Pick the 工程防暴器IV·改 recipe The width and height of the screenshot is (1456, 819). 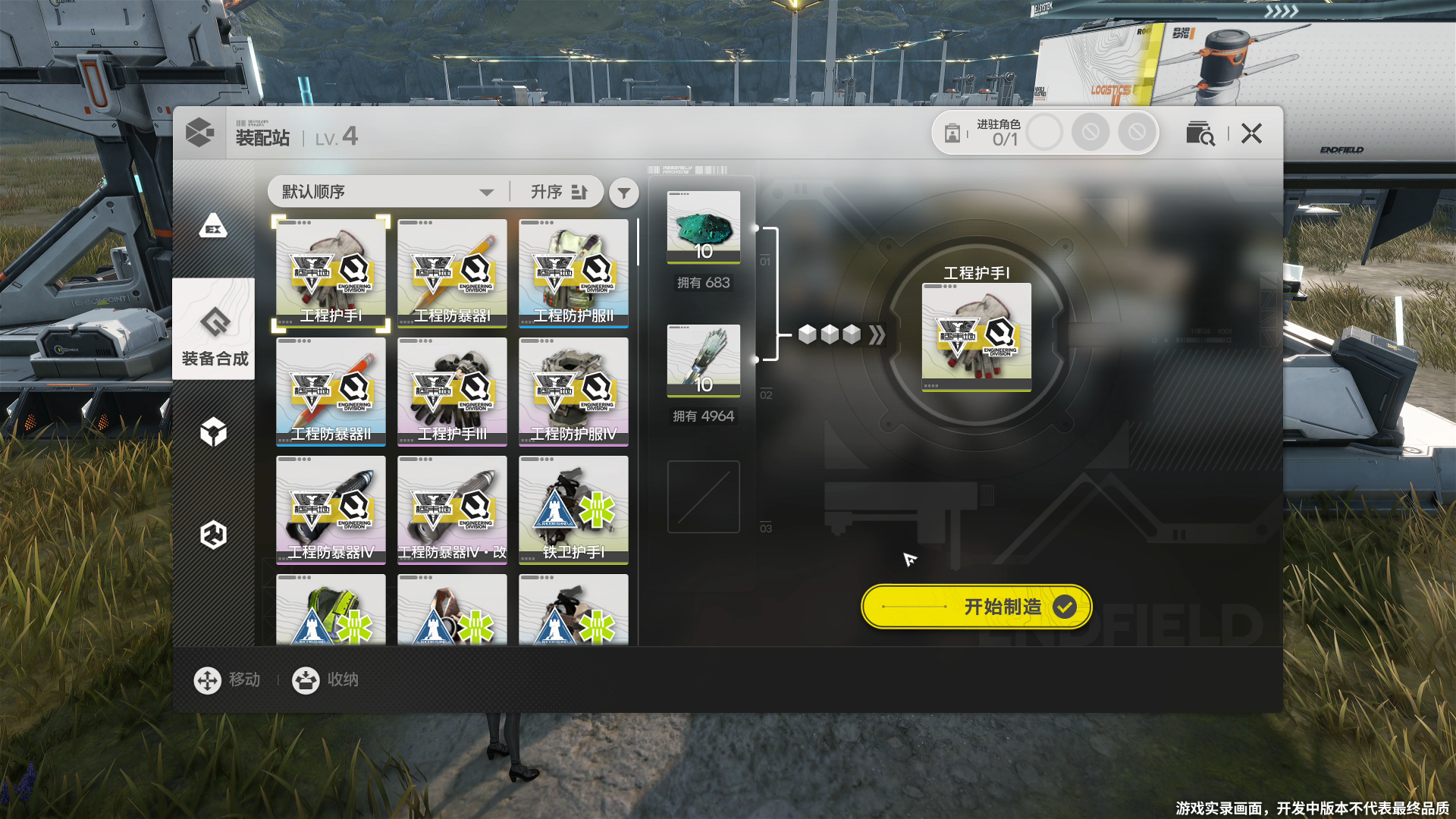pos(452,510)
